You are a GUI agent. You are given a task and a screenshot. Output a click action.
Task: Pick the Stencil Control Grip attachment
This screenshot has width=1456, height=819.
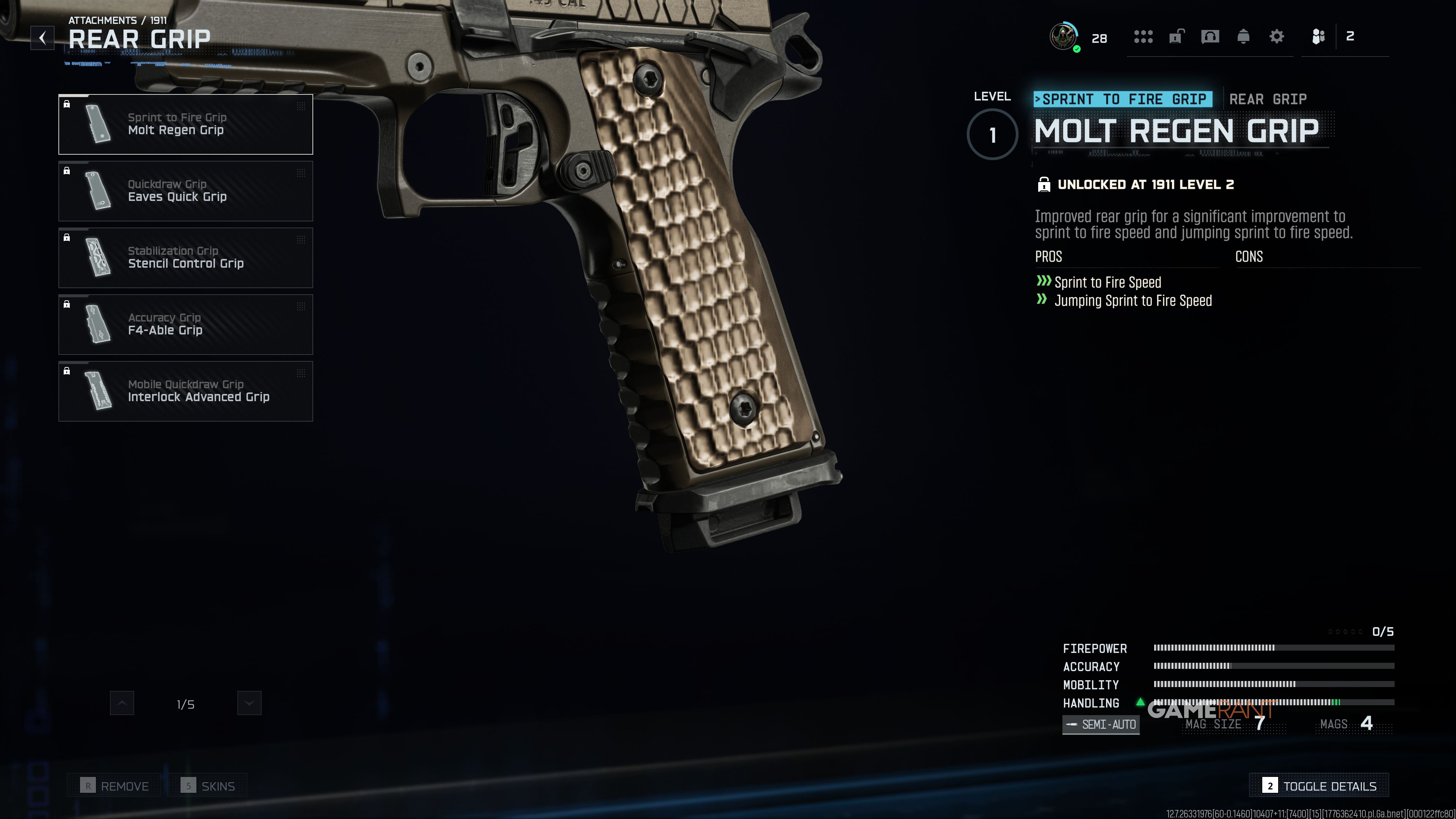[x=185, y=258]
